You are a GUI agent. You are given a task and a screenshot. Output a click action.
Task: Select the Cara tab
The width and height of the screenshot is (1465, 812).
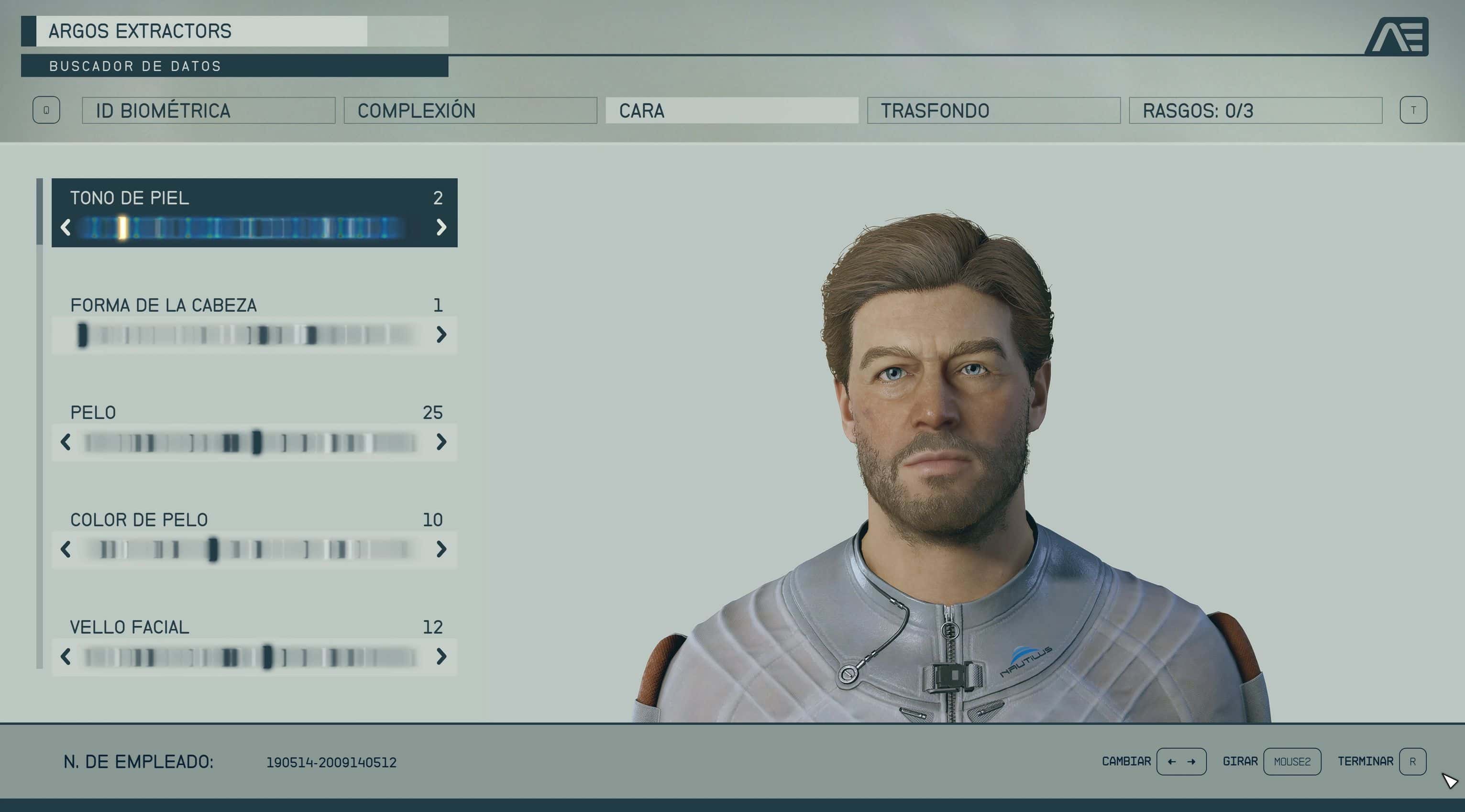pyautogui.click(x=731, y=110)
